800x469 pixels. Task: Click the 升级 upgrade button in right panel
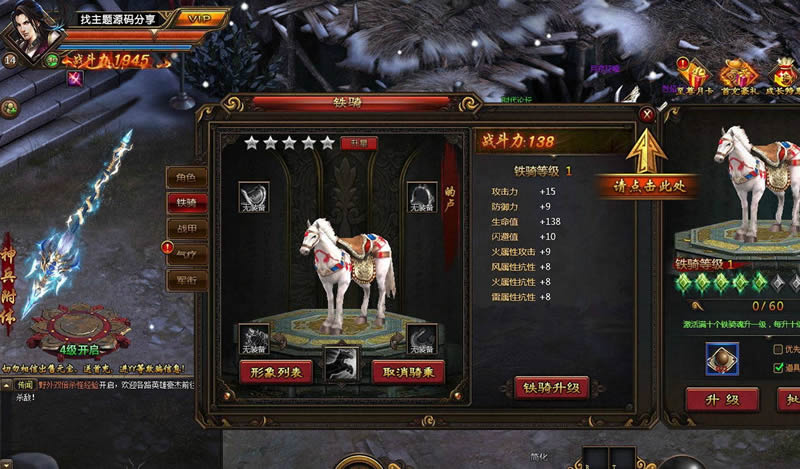tap(721, 399)
